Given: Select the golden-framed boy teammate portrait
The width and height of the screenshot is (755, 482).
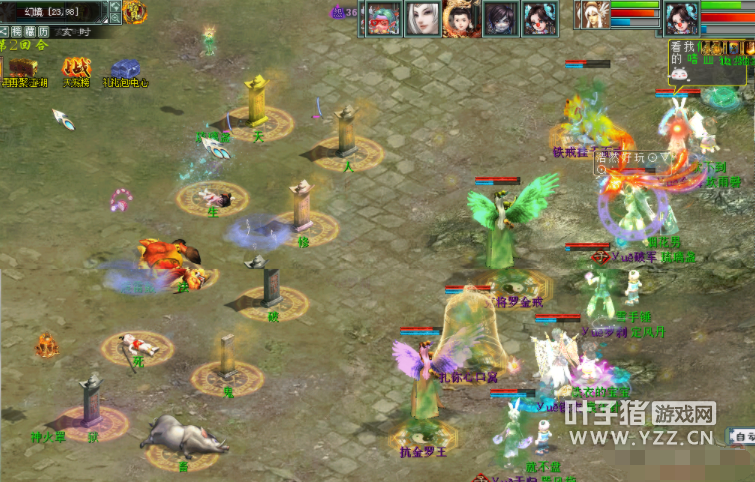Looking at the screenshot, I should coord(460,18).
